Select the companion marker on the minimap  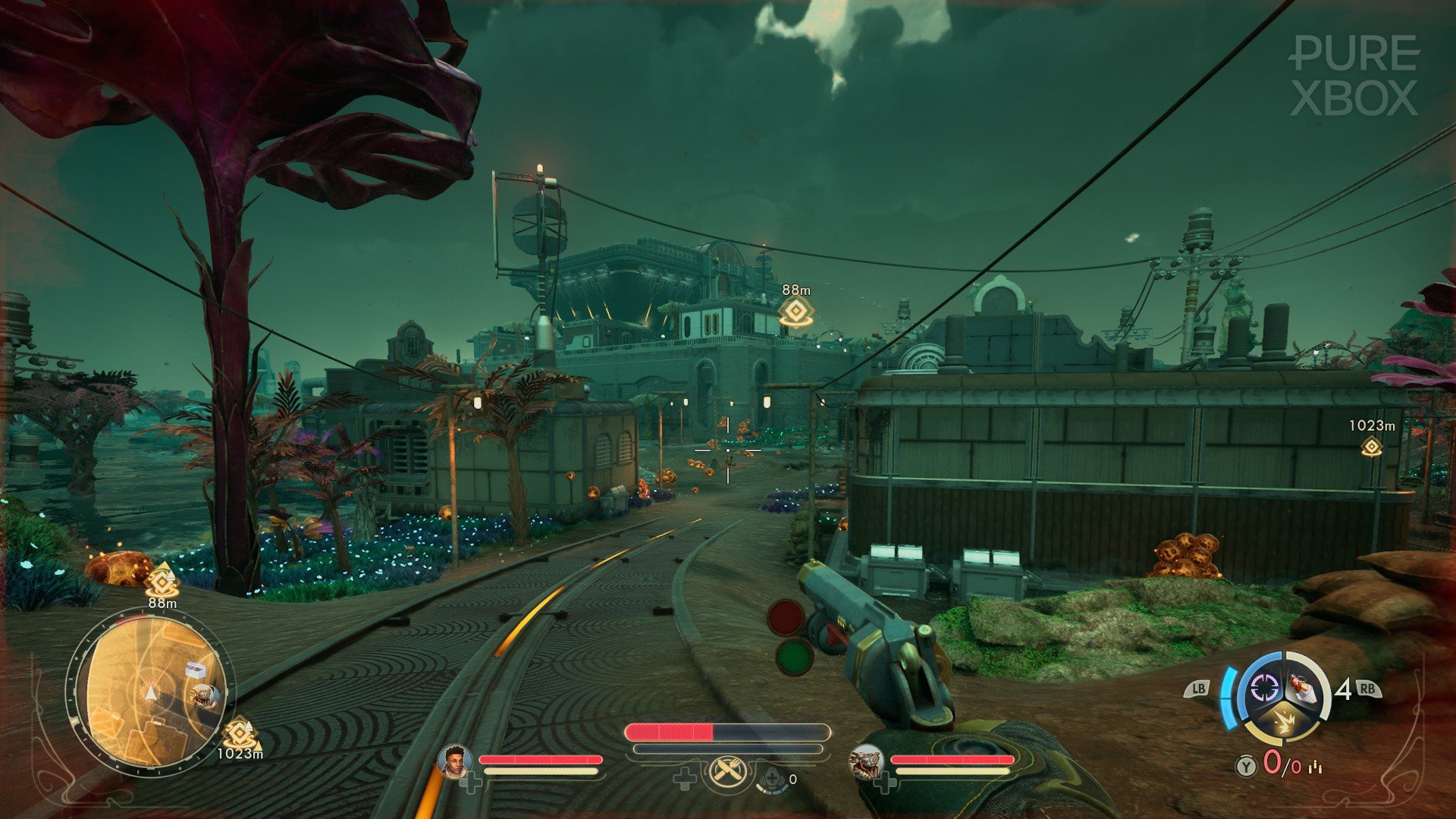tap(205, 696)
